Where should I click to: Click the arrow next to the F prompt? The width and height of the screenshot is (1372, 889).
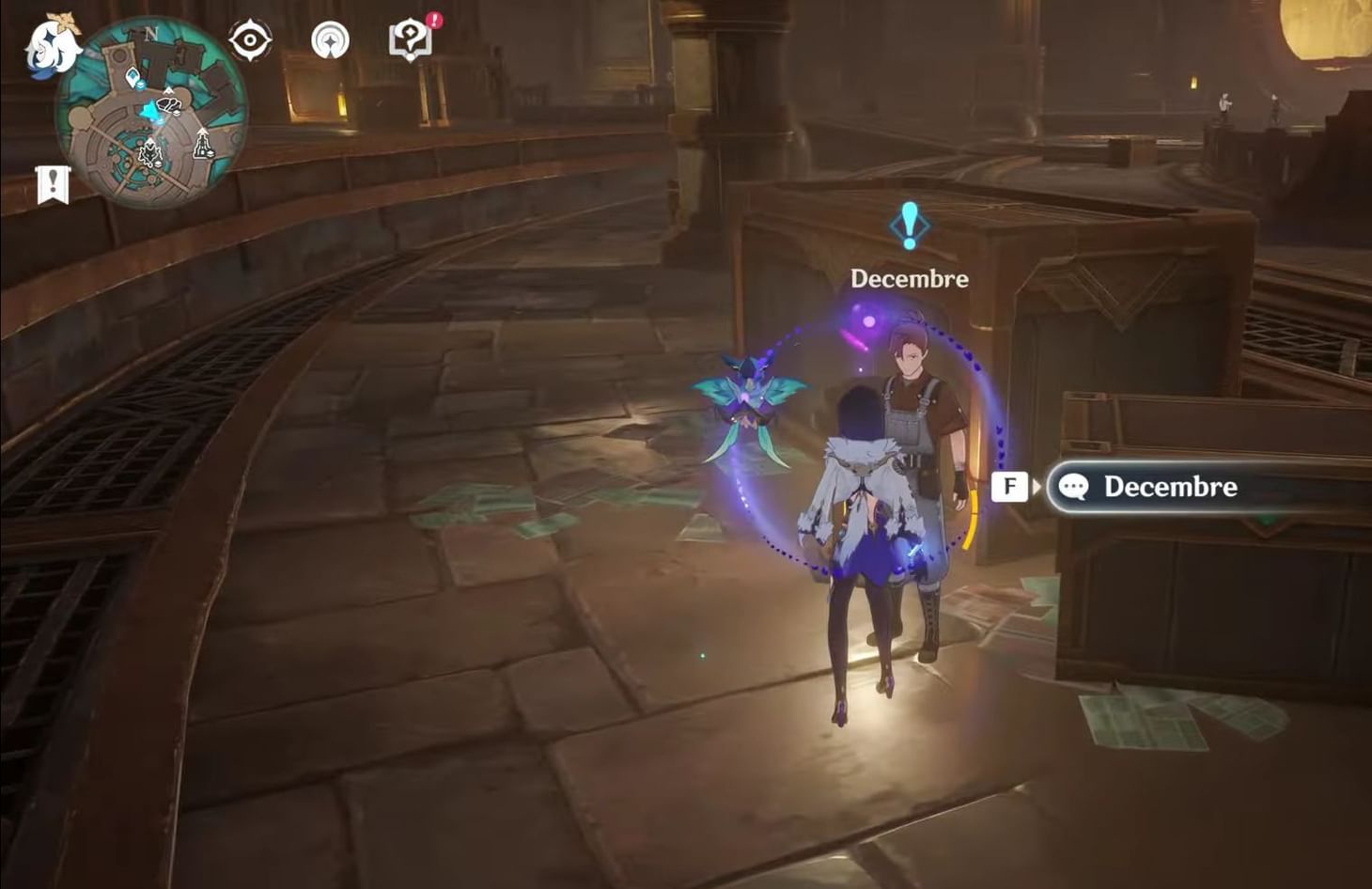[x=1037, y=487]
